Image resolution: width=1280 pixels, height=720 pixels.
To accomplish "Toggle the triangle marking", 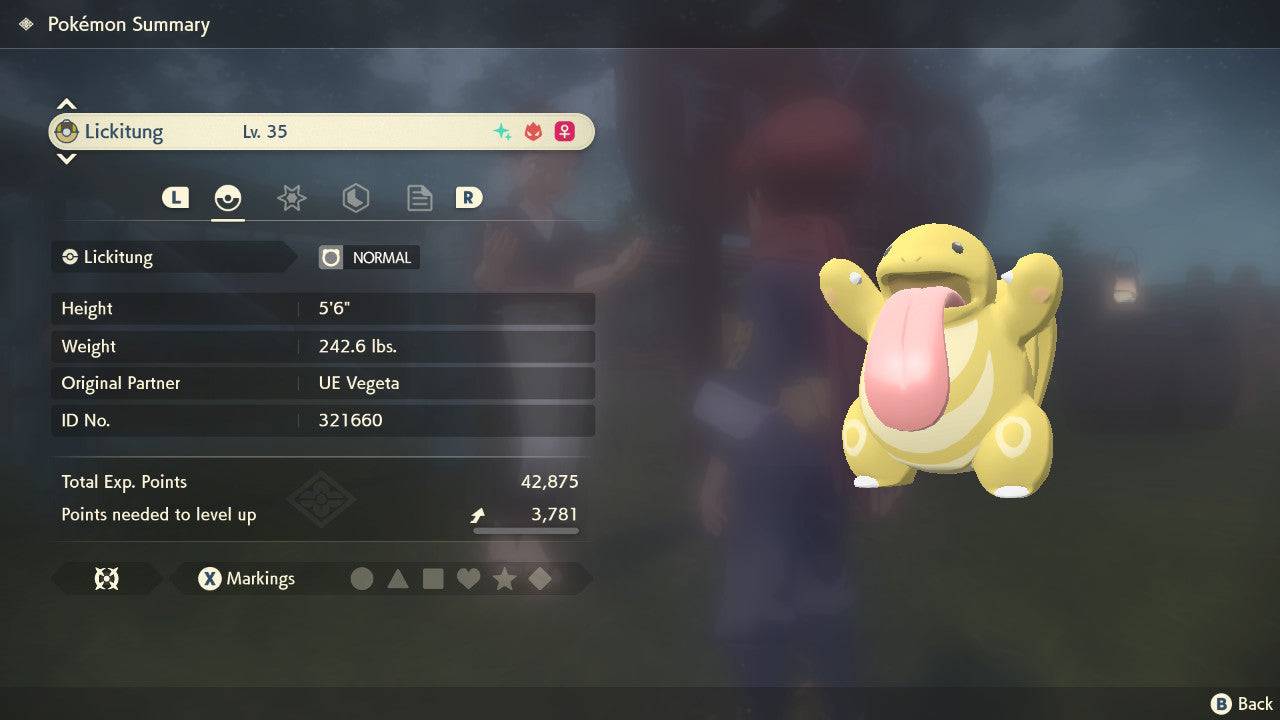I will tap(398, 579).
